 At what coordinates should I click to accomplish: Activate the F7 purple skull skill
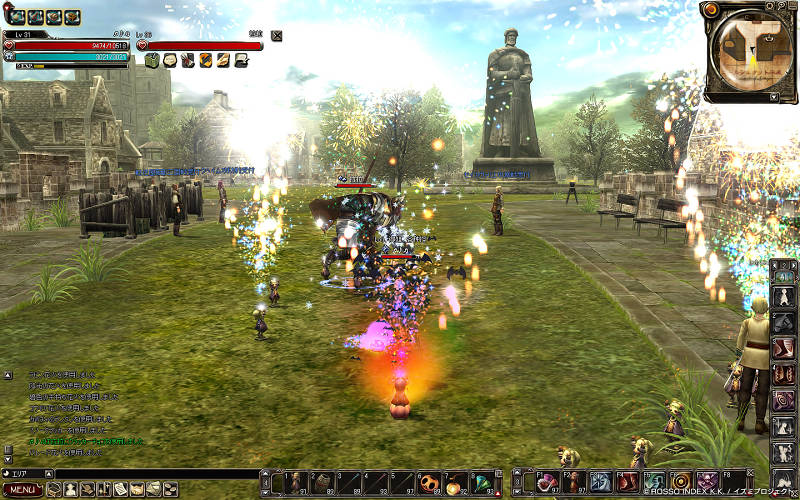(708, 482)
